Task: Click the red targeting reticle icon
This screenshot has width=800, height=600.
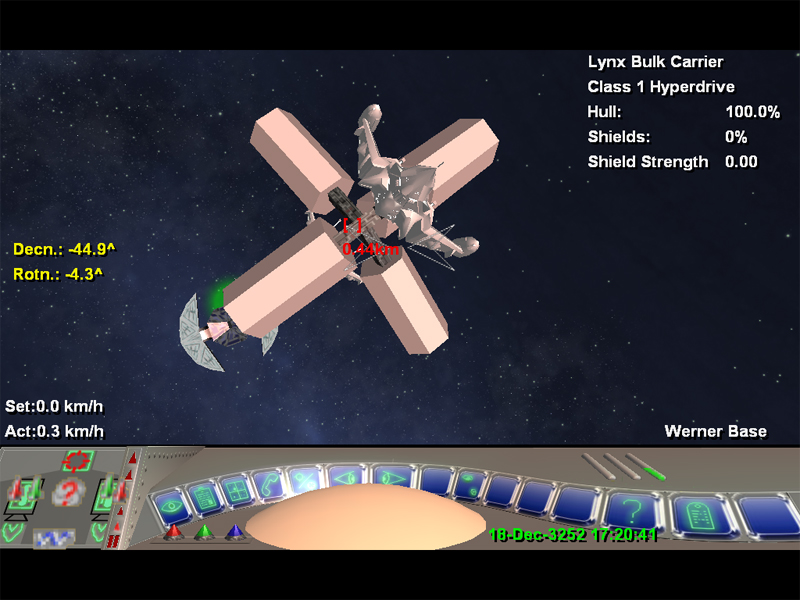Action: [77, 462]
